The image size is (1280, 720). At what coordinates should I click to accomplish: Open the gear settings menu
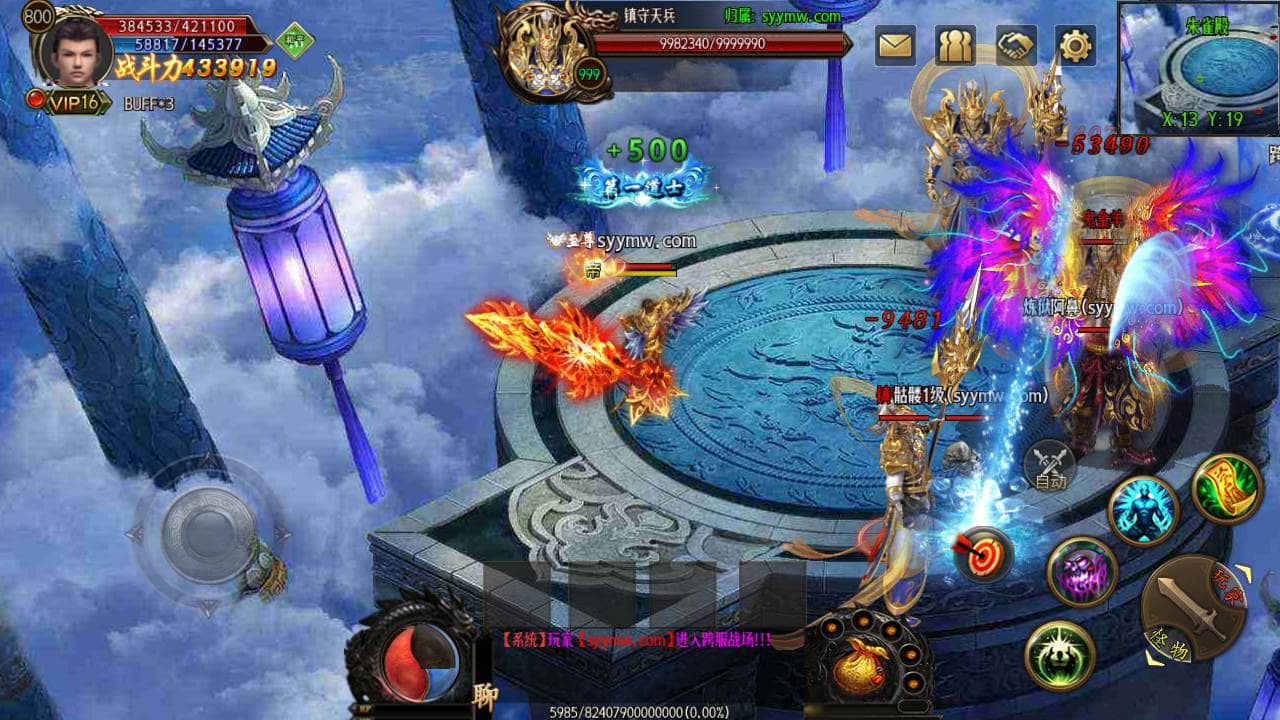click(x=1076, y=45)
